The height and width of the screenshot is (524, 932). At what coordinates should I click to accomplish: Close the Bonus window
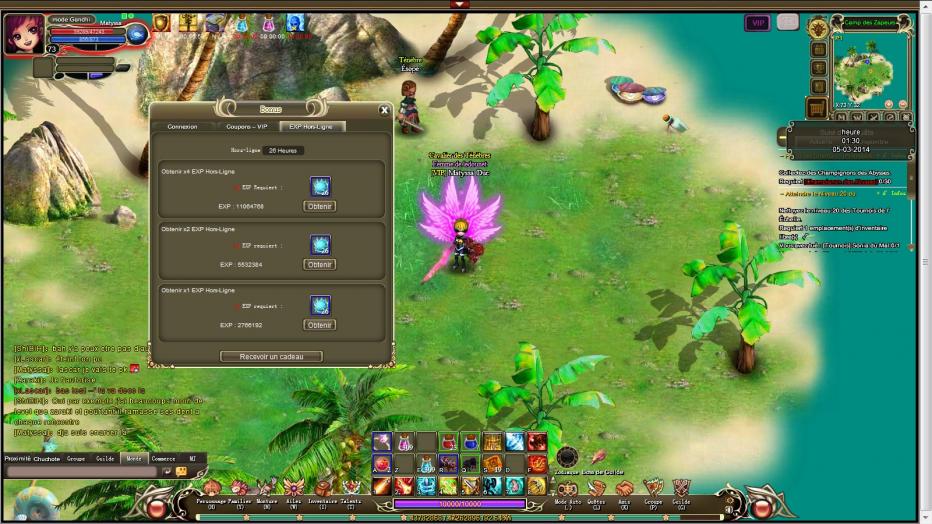[384, 111]
